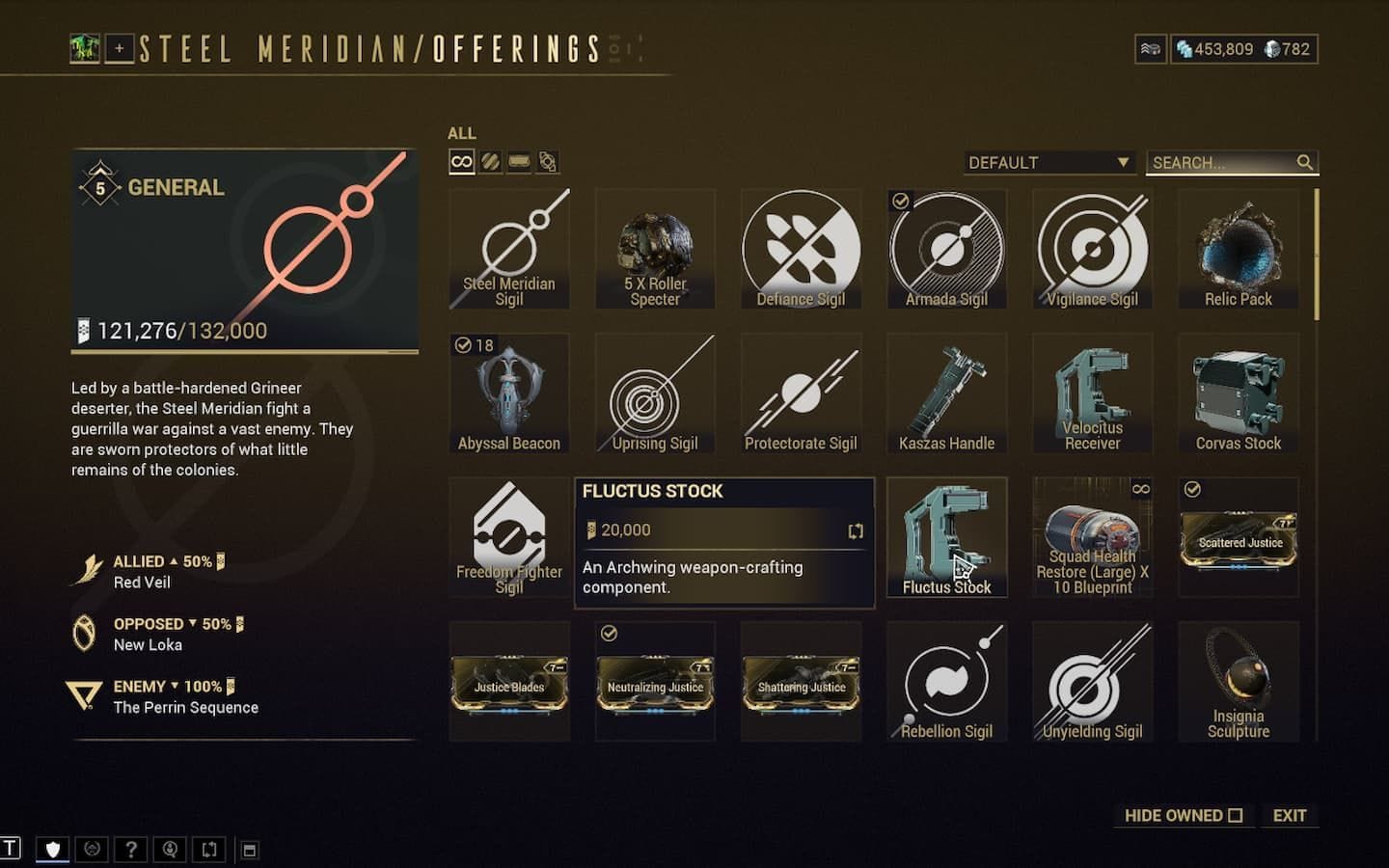Screen dimensions: 1389x868
Task: Select the infinity (show all) filter icon
Action: (x=460, y=162)
